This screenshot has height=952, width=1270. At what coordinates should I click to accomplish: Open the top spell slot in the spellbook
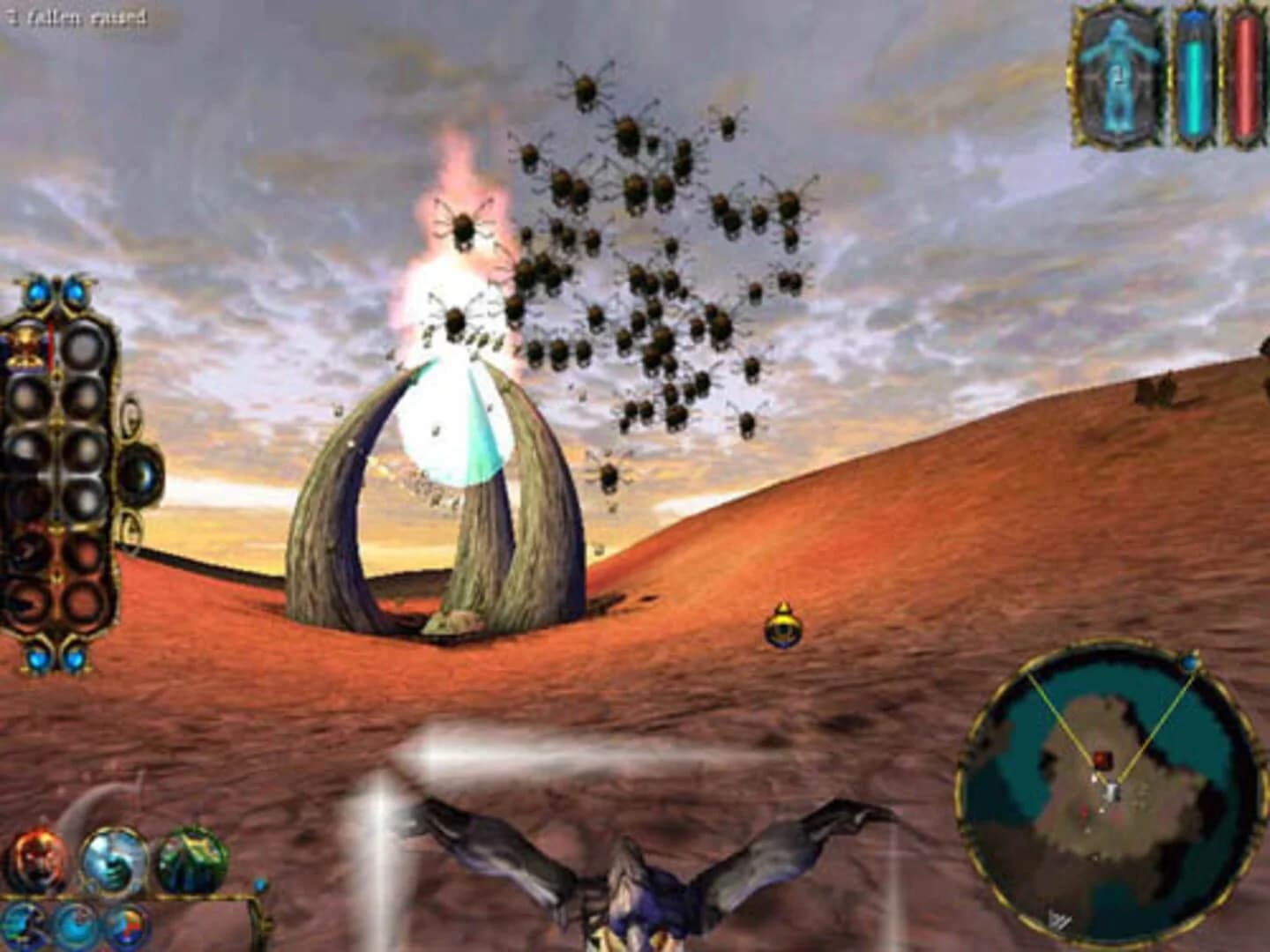coord(85,343)
